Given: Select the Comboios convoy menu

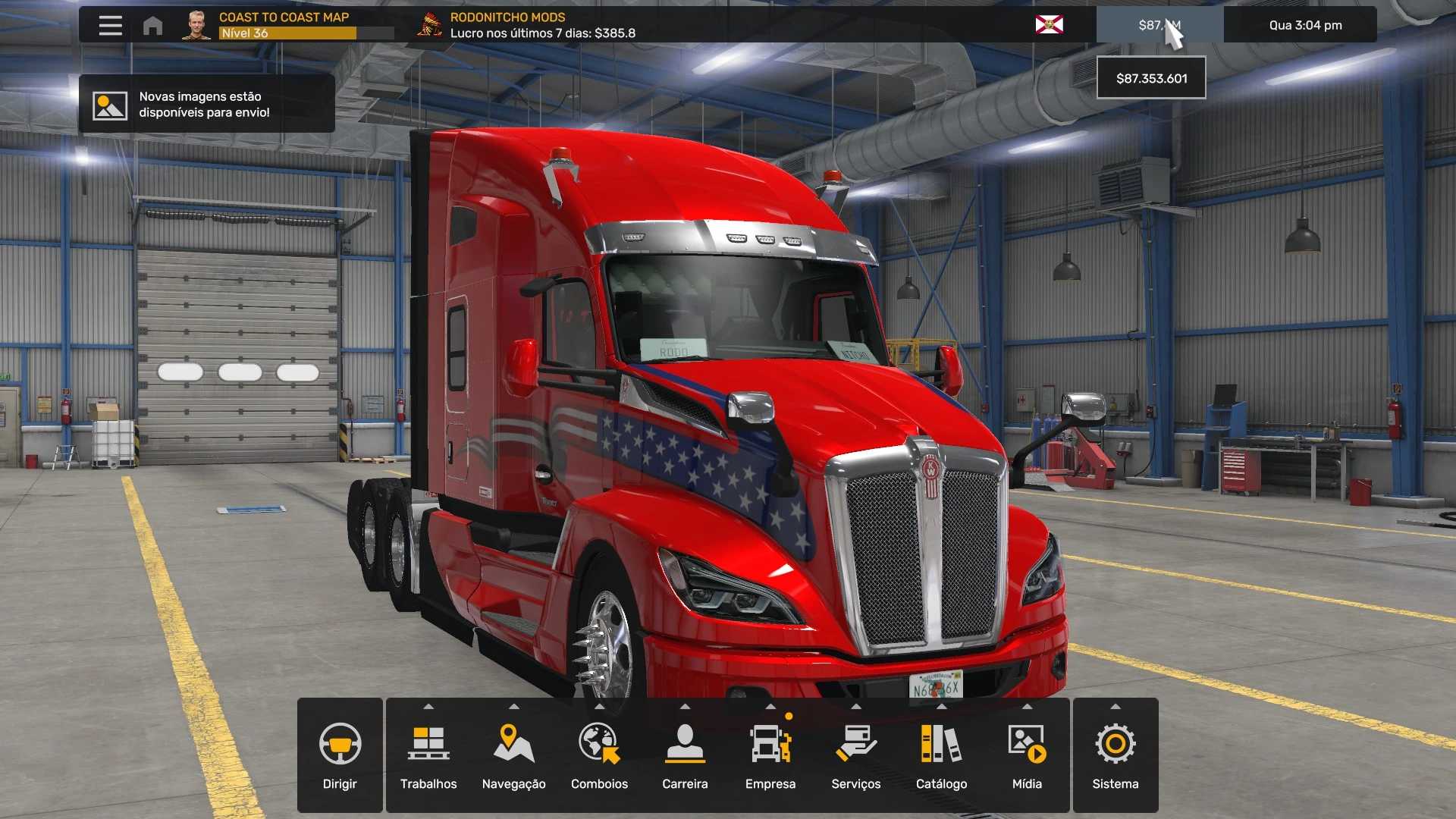Looking at the screenshot, I should coord(599,755).
